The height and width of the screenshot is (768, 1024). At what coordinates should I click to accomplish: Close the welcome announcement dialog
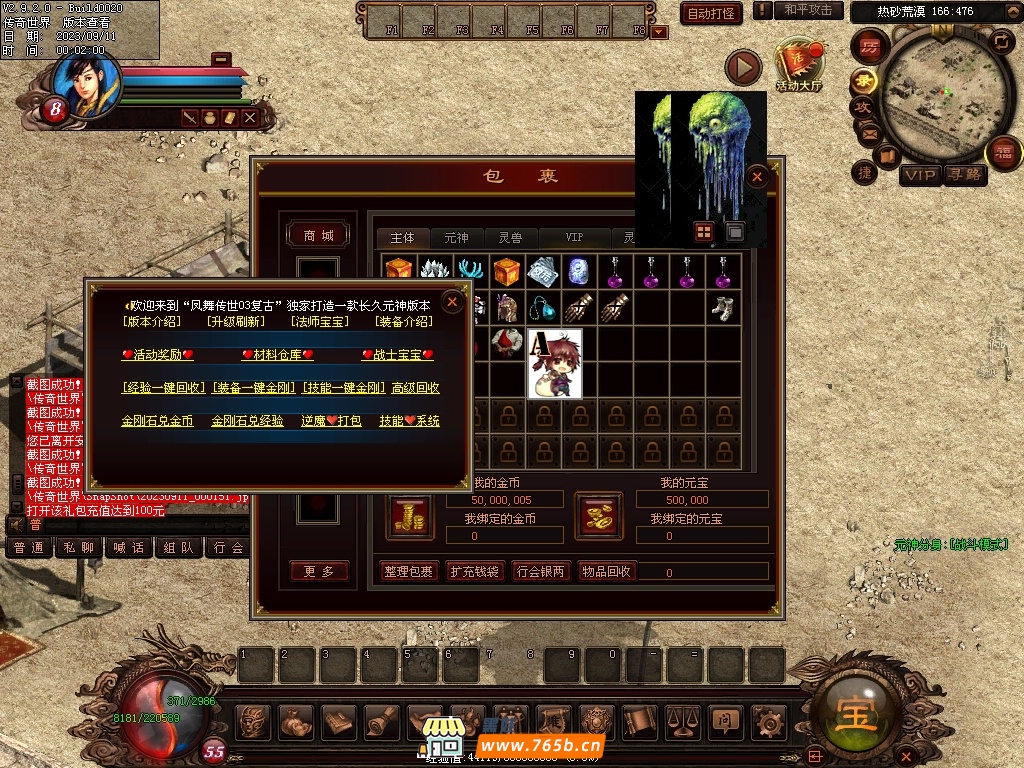453,301
